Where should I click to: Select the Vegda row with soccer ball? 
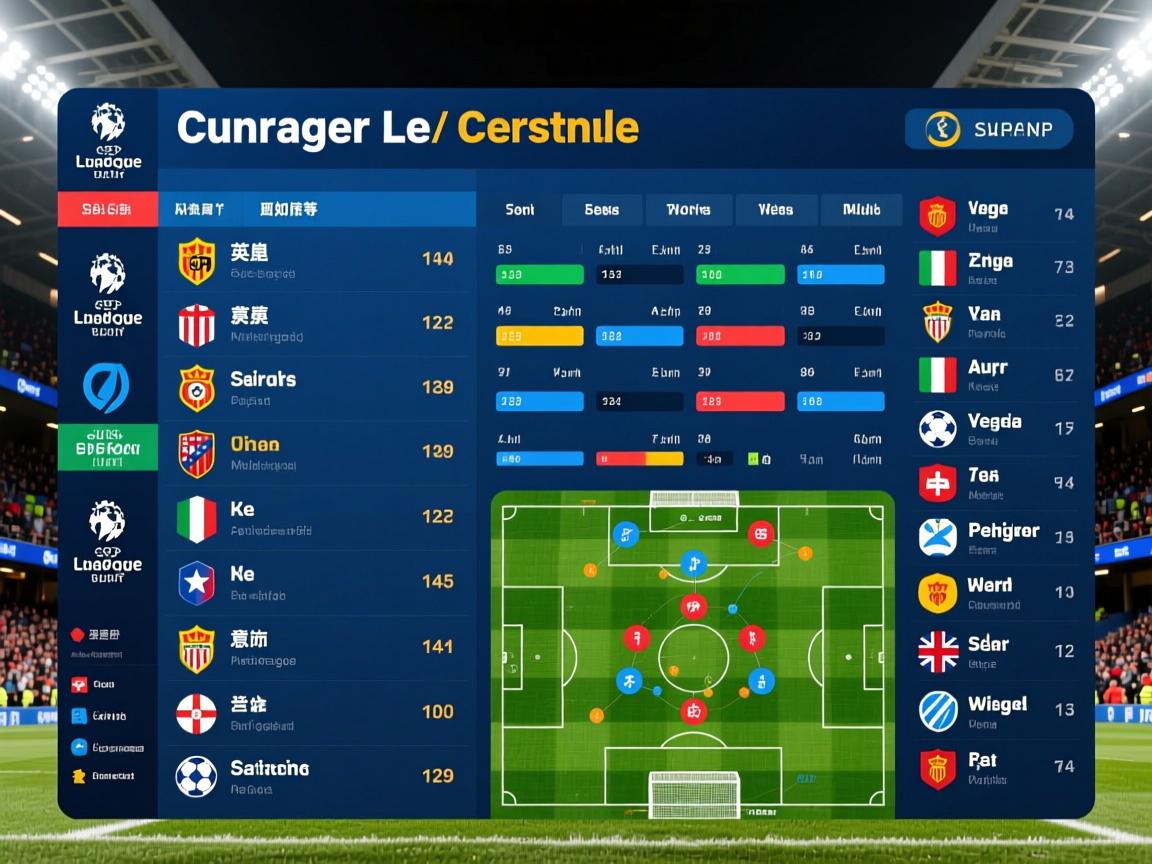(996, 429)
